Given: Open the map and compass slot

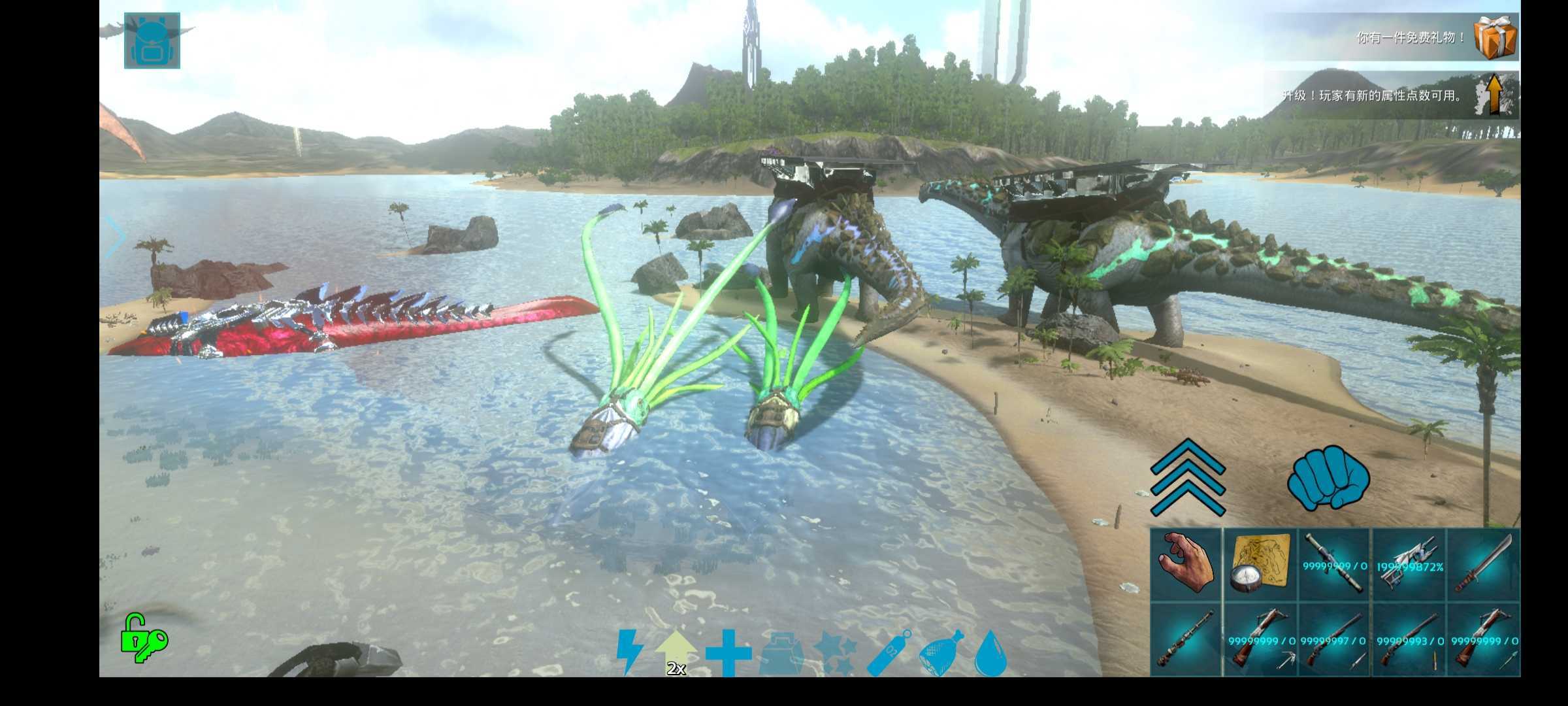Looking at the screenshot, I should click(1260, 563).
